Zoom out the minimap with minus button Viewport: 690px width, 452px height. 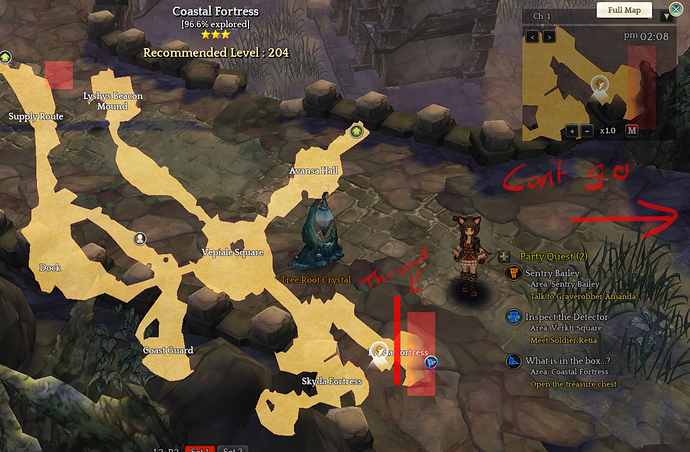pyautogui.click(x=586, y=131)
